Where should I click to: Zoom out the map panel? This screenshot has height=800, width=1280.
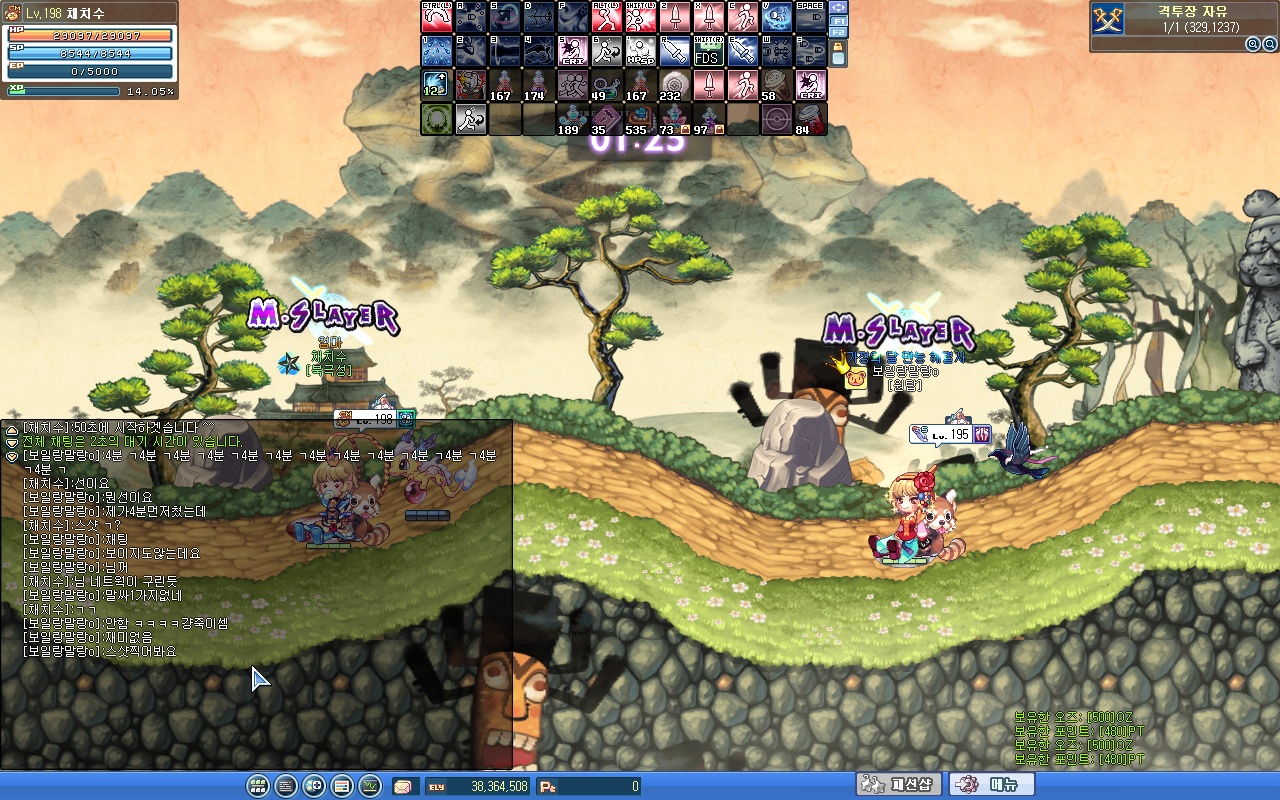(1268, 44)
